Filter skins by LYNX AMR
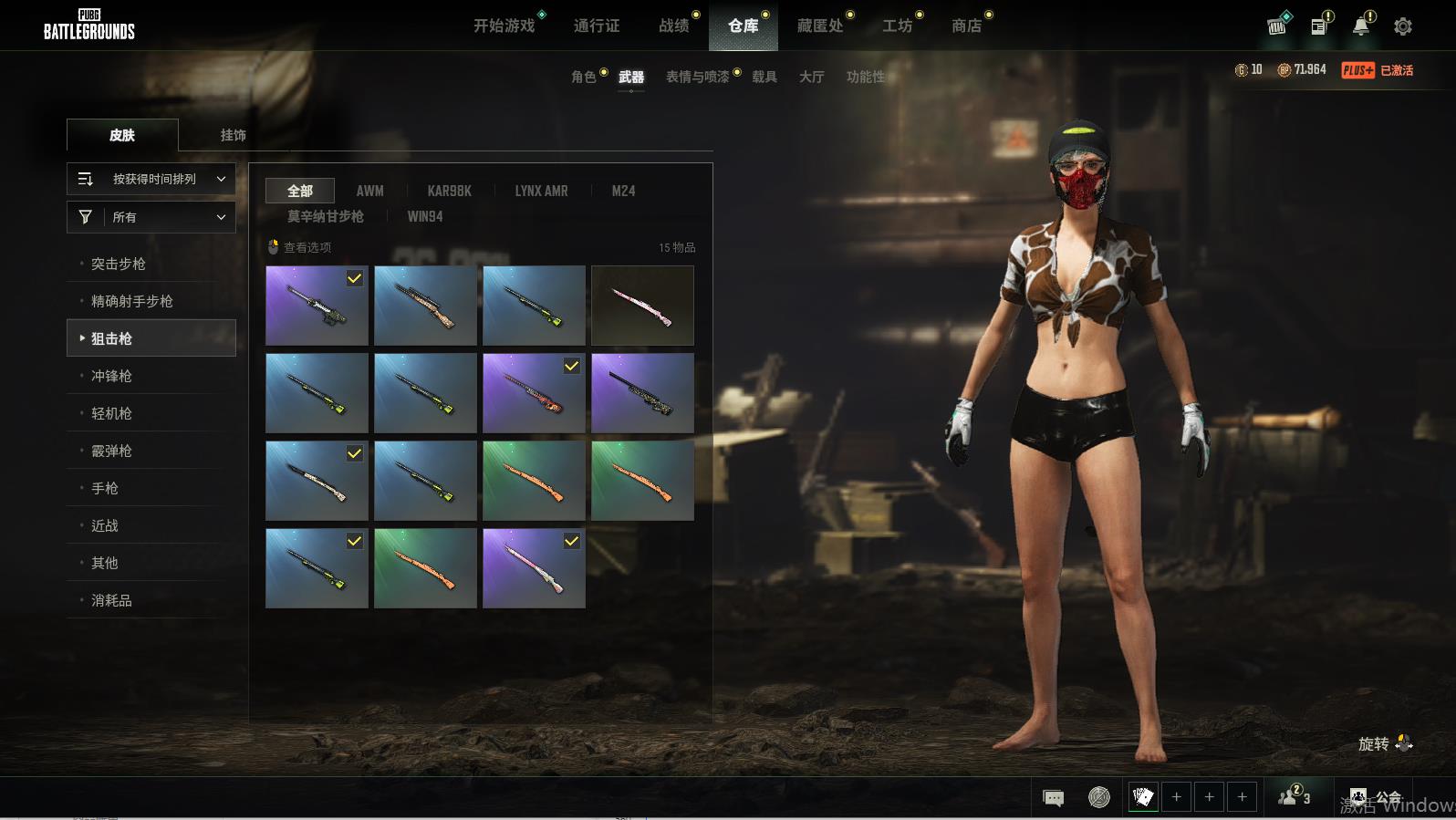Screen dimensions: 1456x820 [x=541, y=191]
